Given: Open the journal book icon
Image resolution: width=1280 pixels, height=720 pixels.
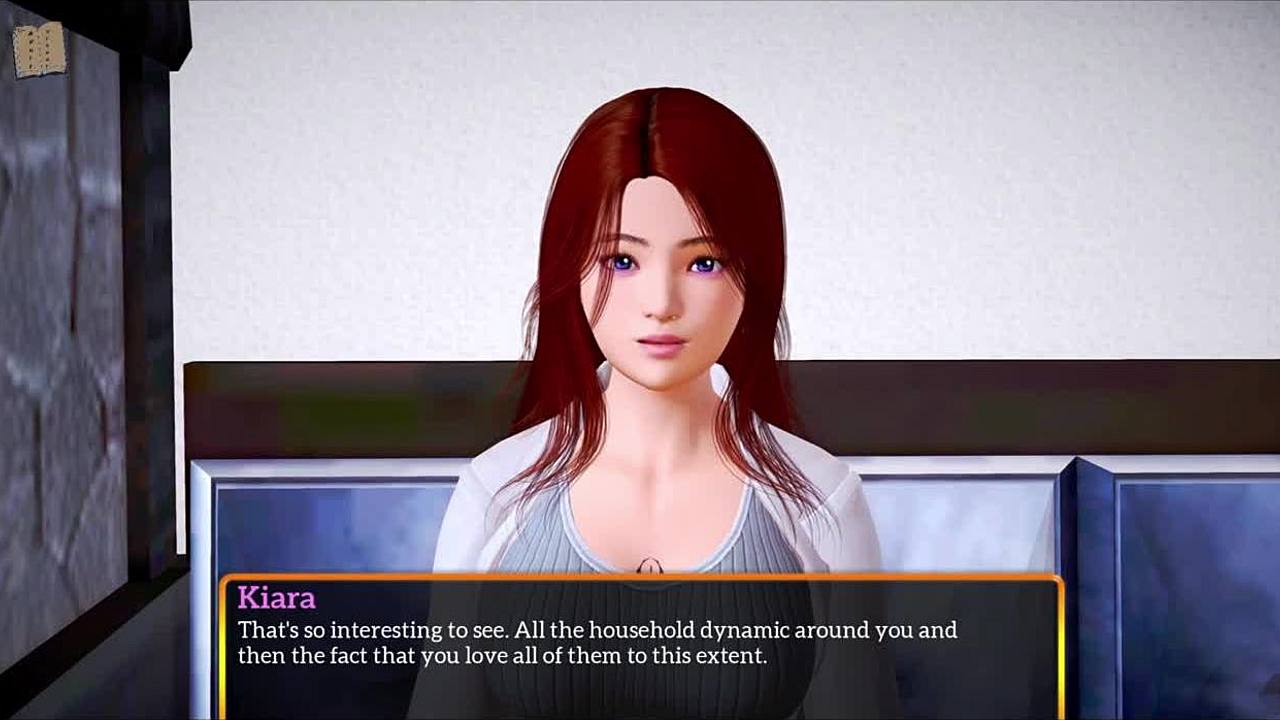Looking at the screenshot, I should (39, 50).
